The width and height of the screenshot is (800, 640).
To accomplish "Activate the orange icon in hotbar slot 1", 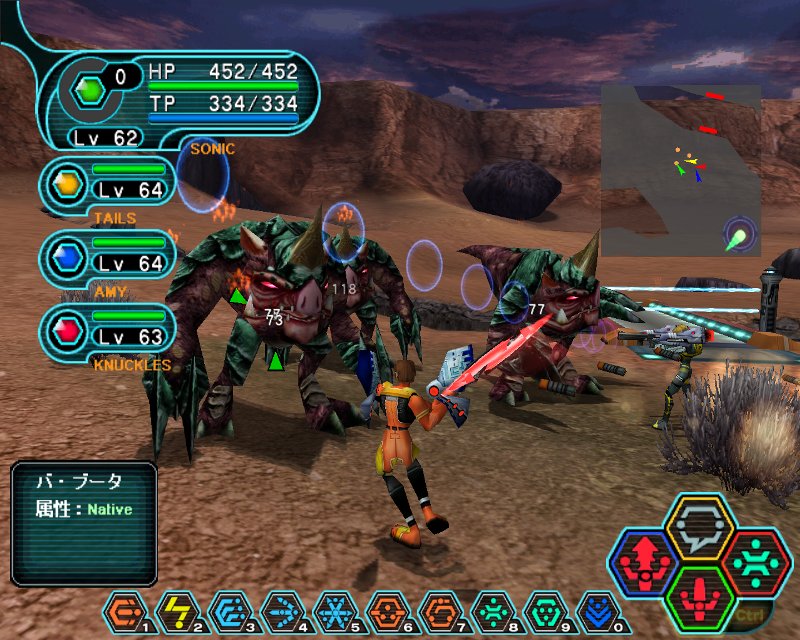I will click(125, 610).
